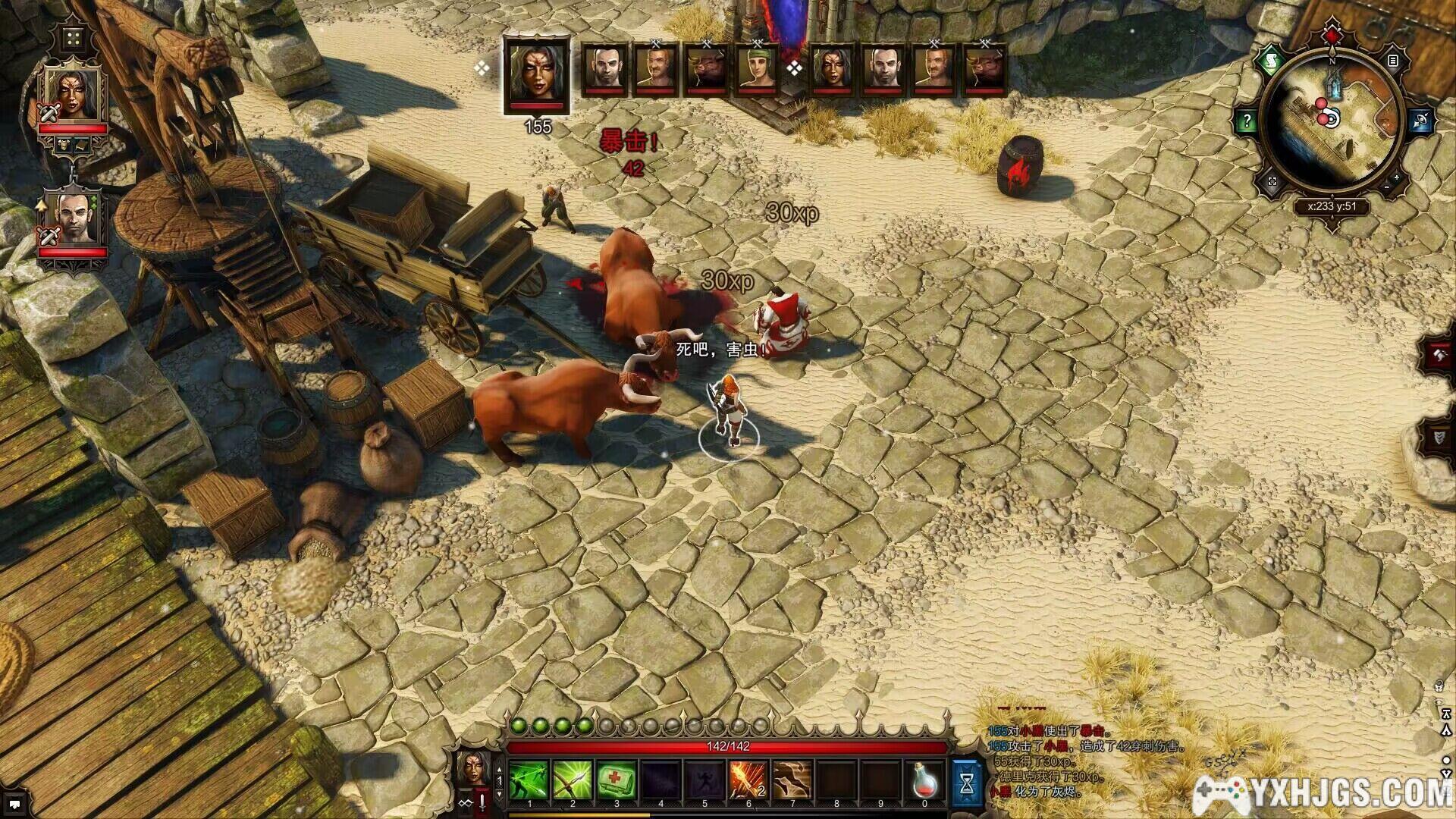Screen dimensions: 1456x819
Task: Open the green question mark help button
Action: point(1247,121)
